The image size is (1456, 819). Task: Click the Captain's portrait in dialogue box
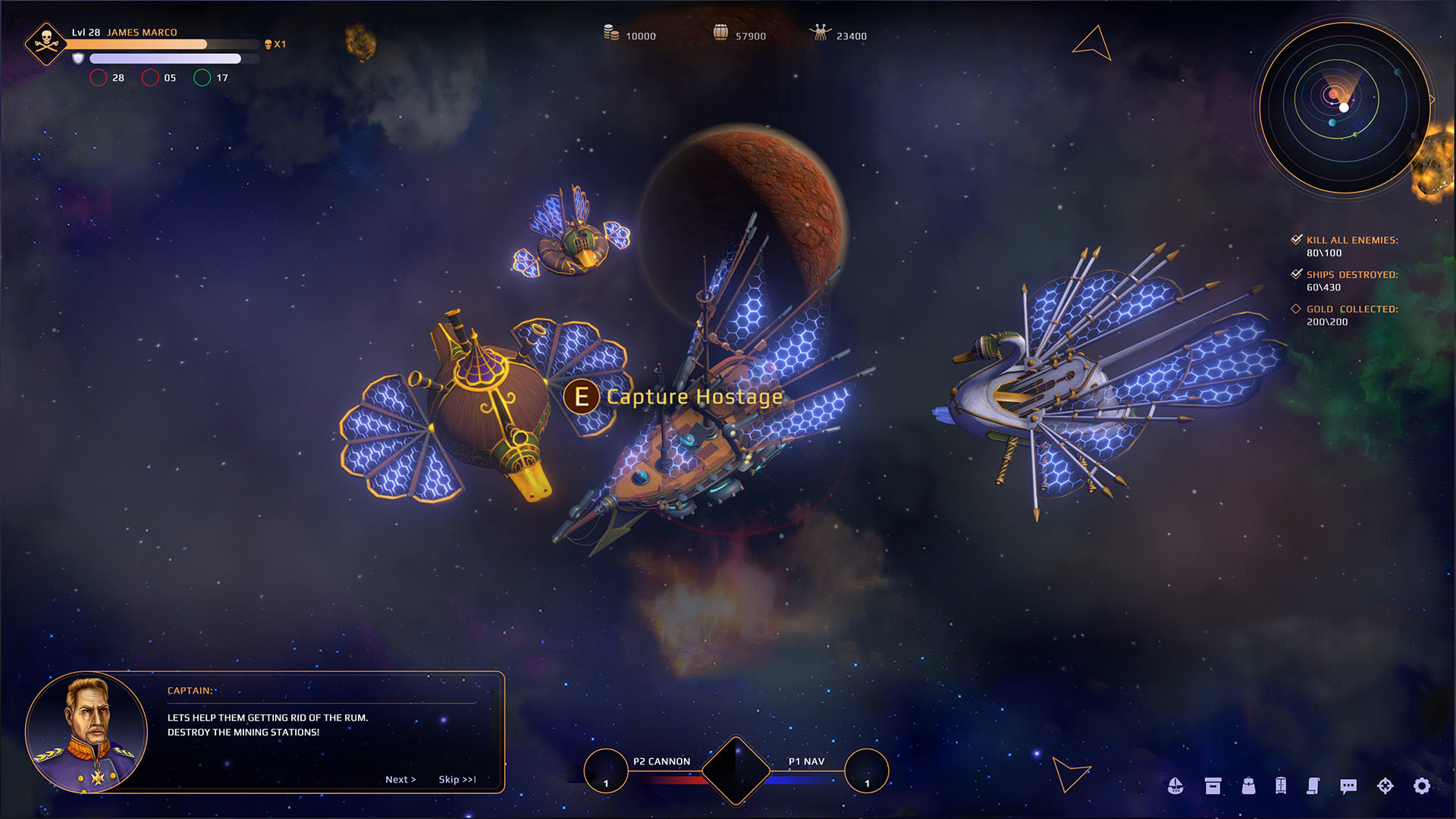tap(87, 732)
